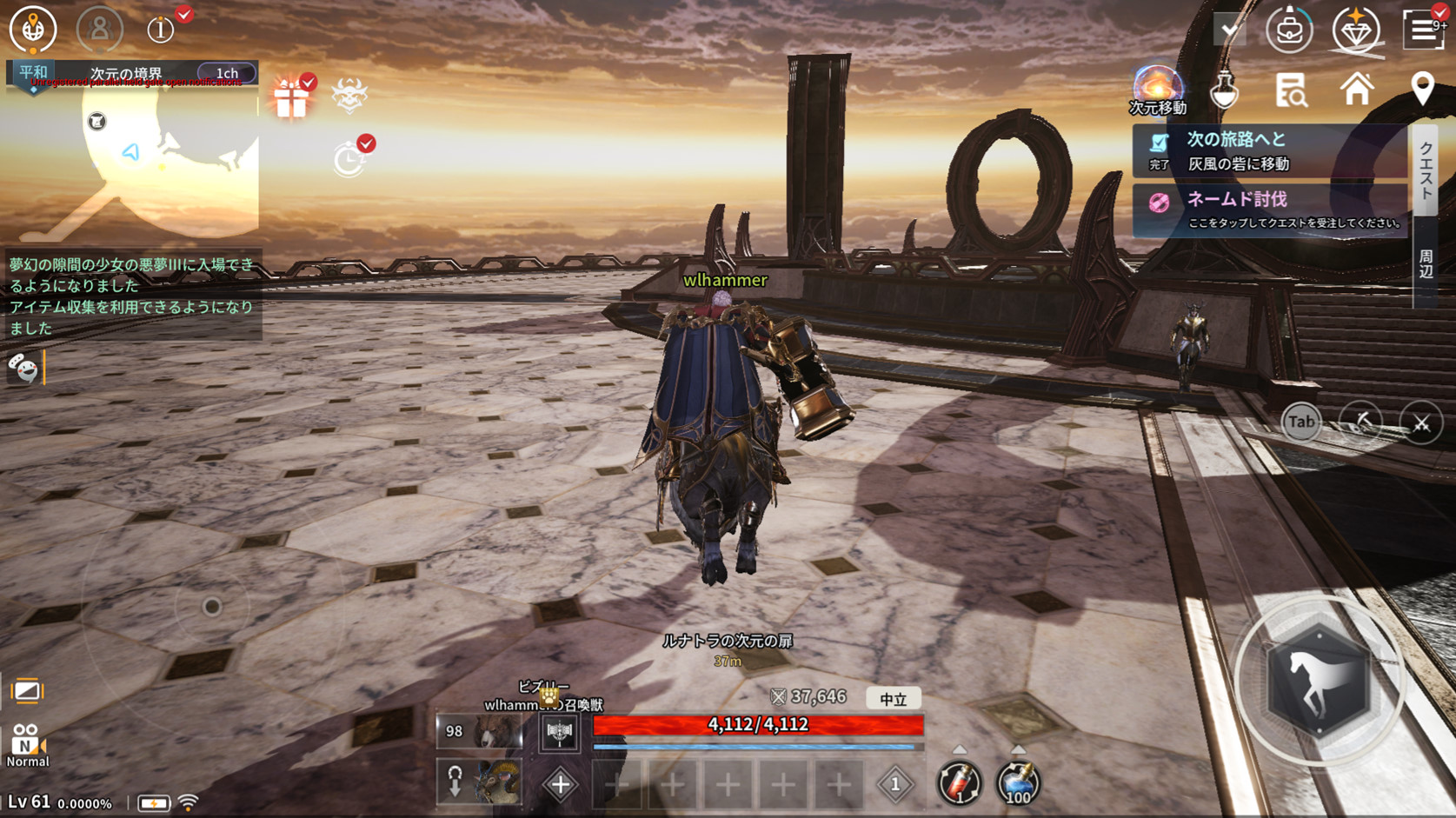Open the map location pin

[x=1422, y=89]
